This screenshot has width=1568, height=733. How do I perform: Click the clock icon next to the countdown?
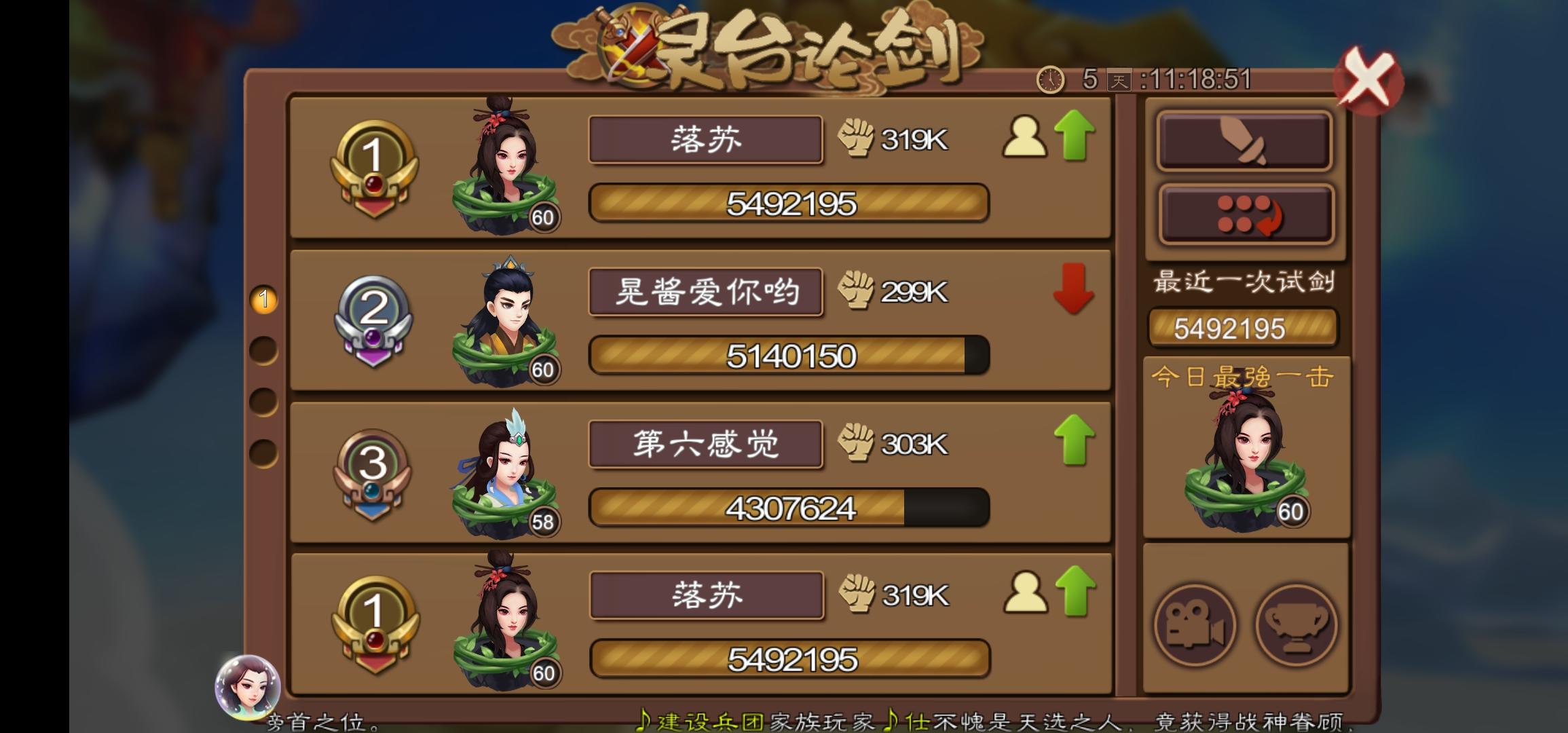point(1049,80)
